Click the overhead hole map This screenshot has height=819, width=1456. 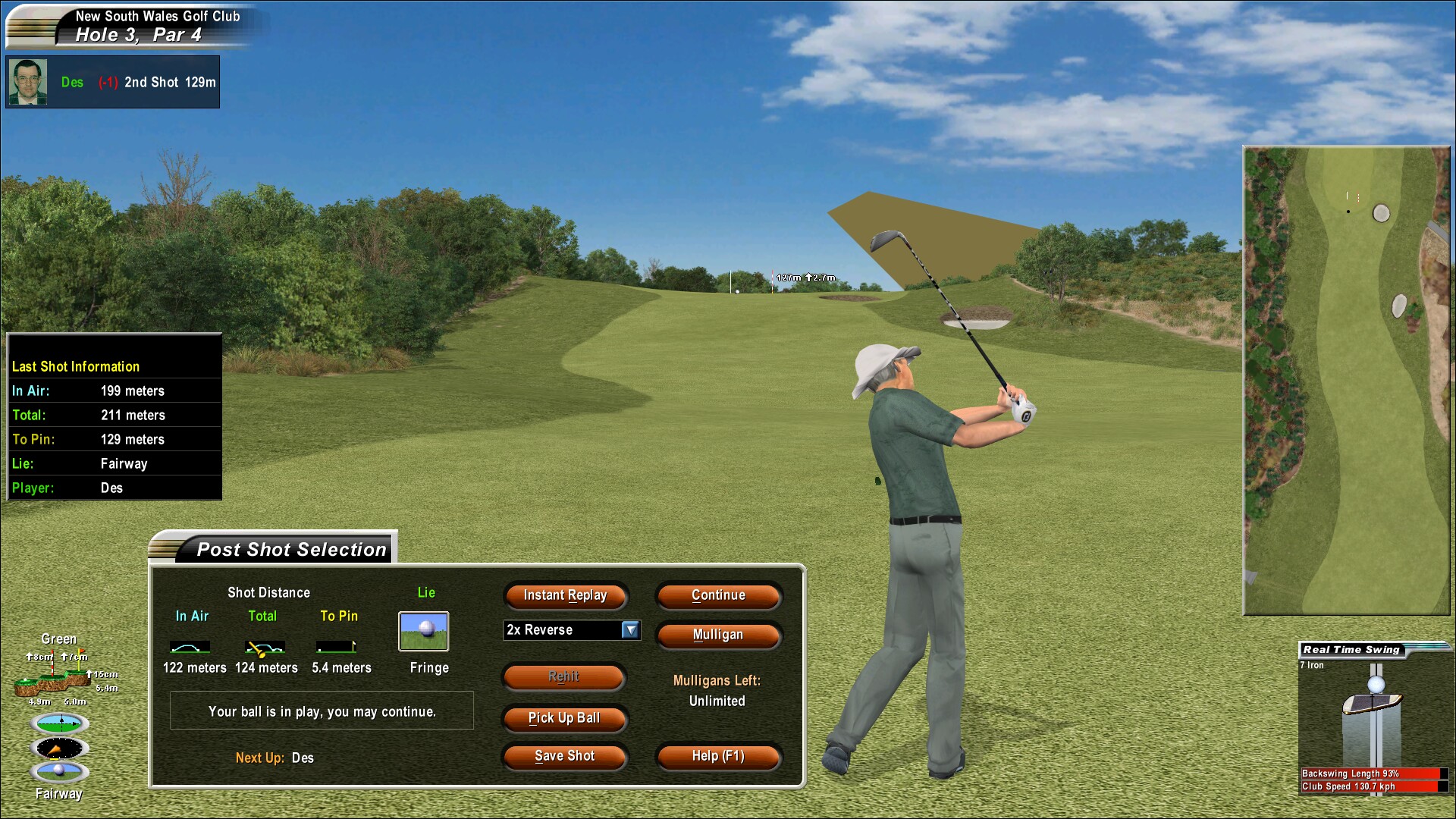tap(1346, 379)
